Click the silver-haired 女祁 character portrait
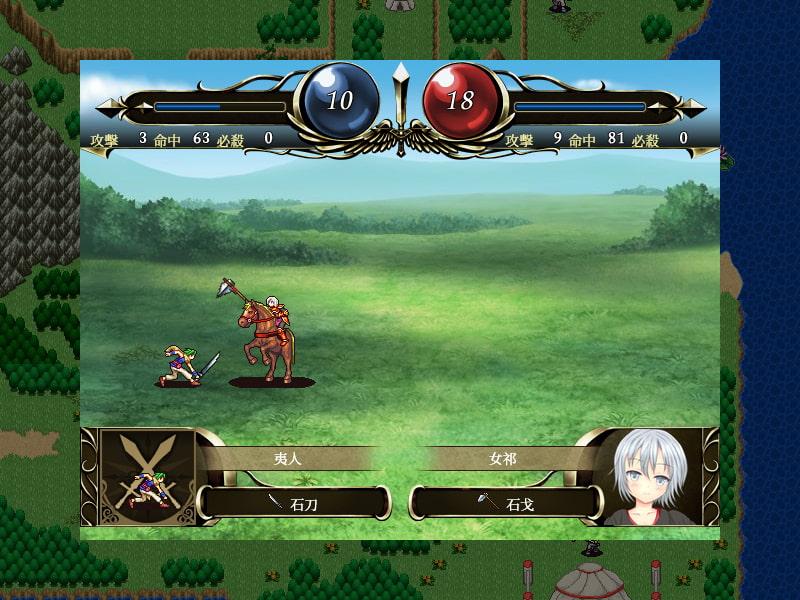 655,478
